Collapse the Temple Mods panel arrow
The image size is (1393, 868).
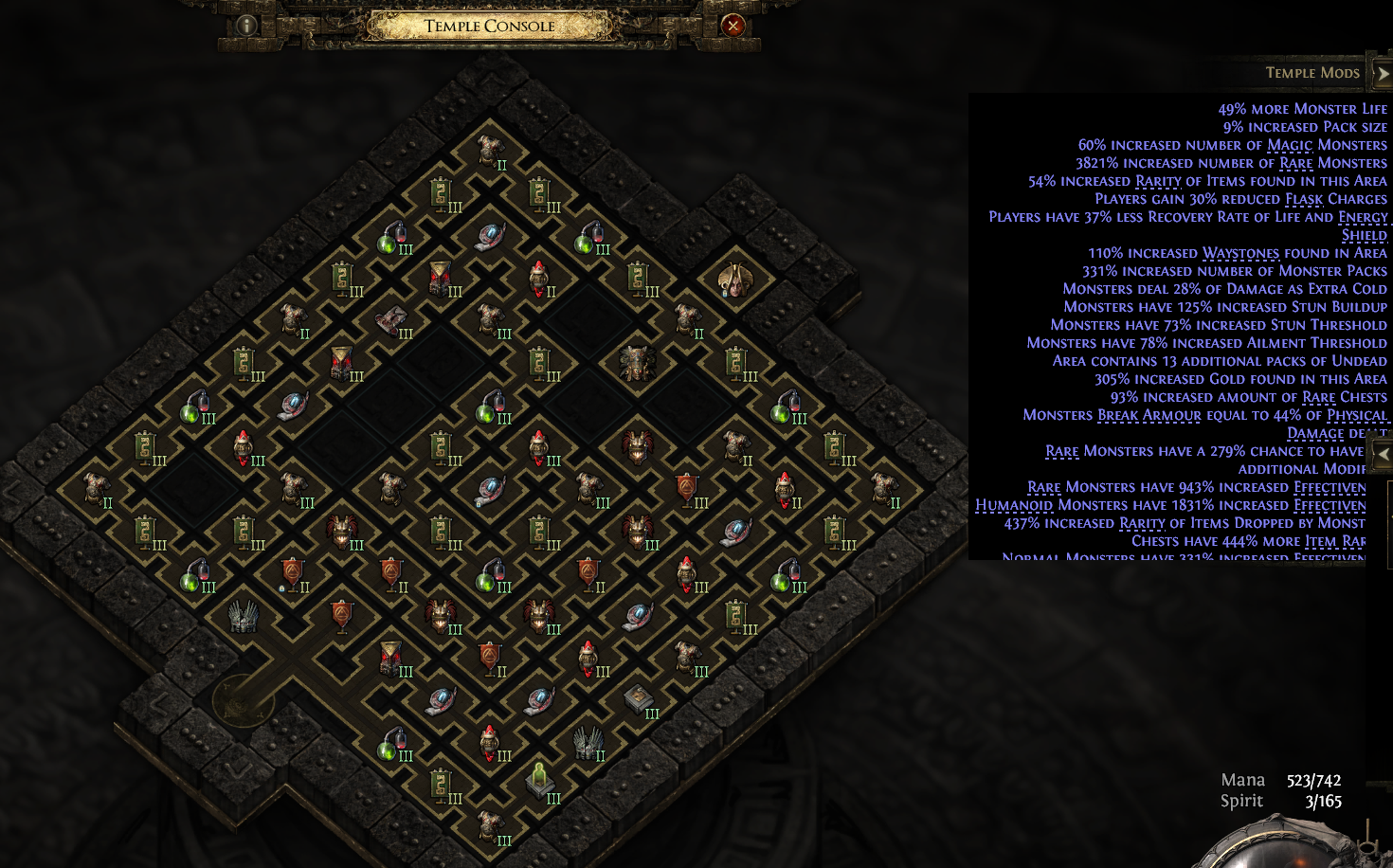point(1382,73)
